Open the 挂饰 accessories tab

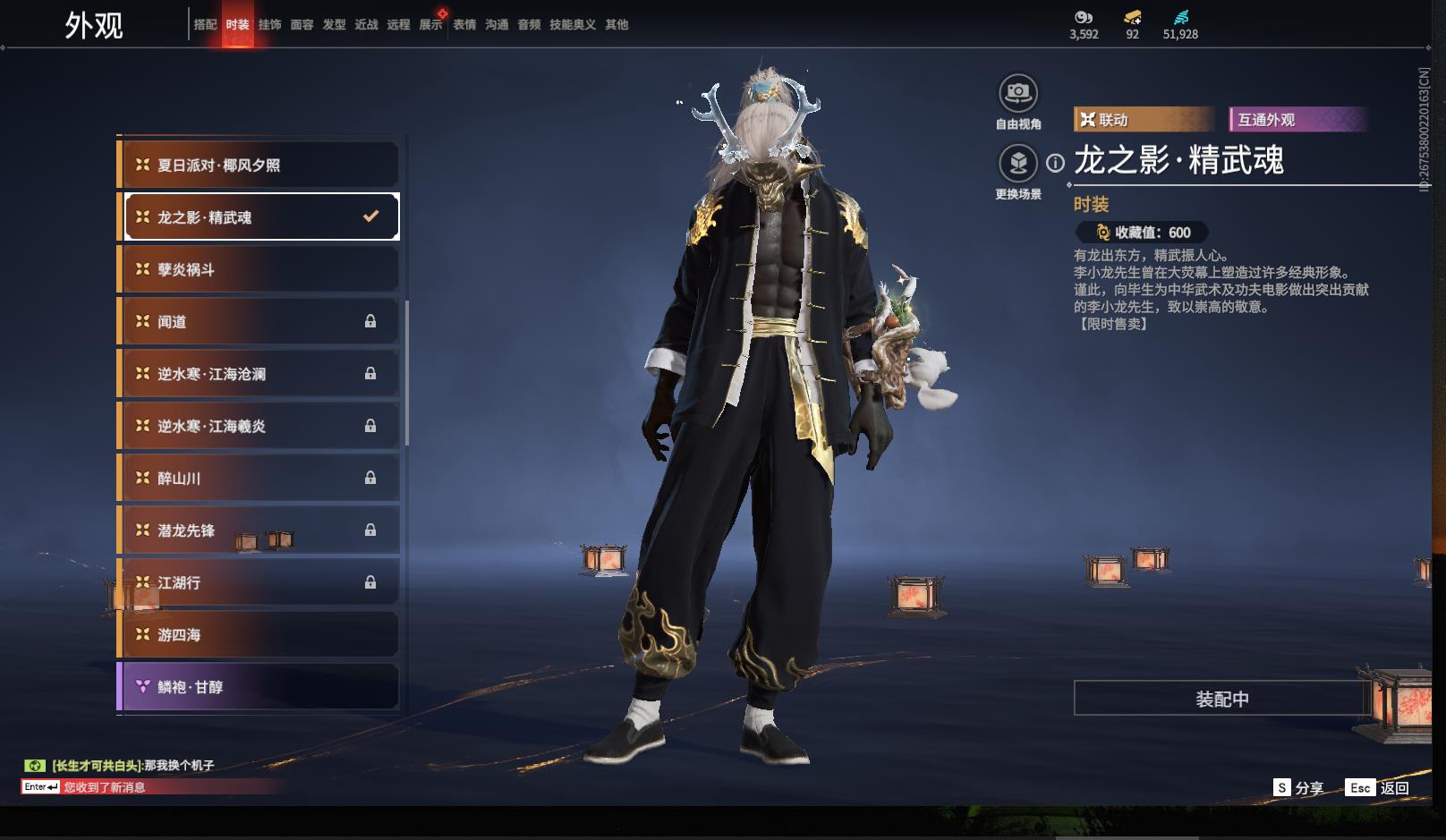[269, 25]
